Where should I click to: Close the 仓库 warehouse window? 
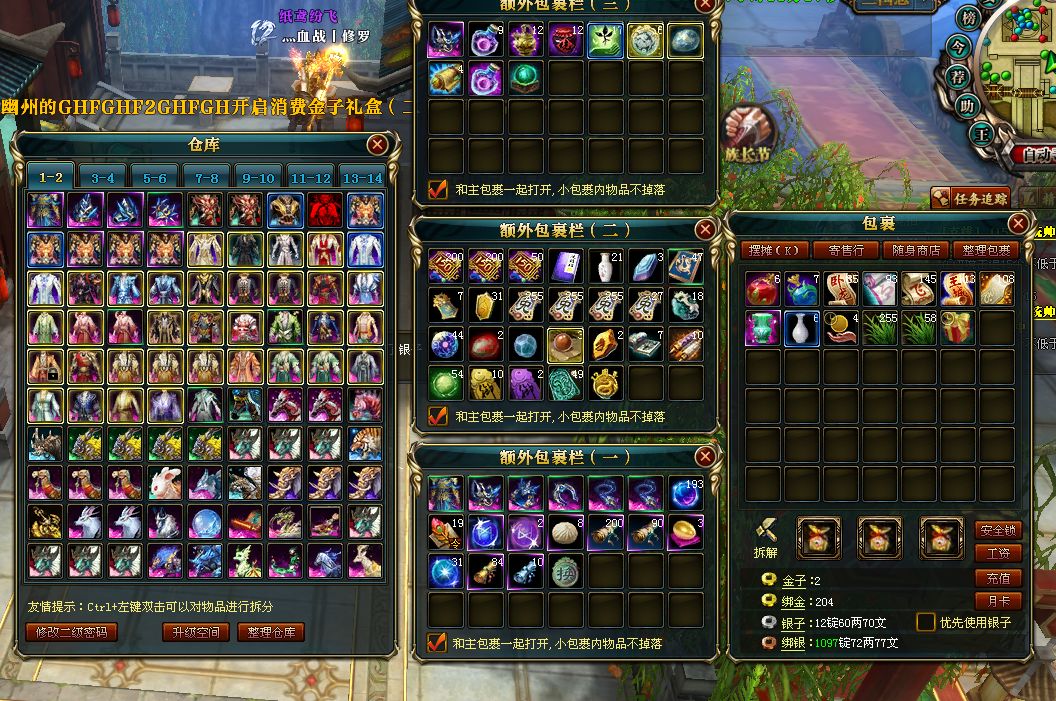377,145
